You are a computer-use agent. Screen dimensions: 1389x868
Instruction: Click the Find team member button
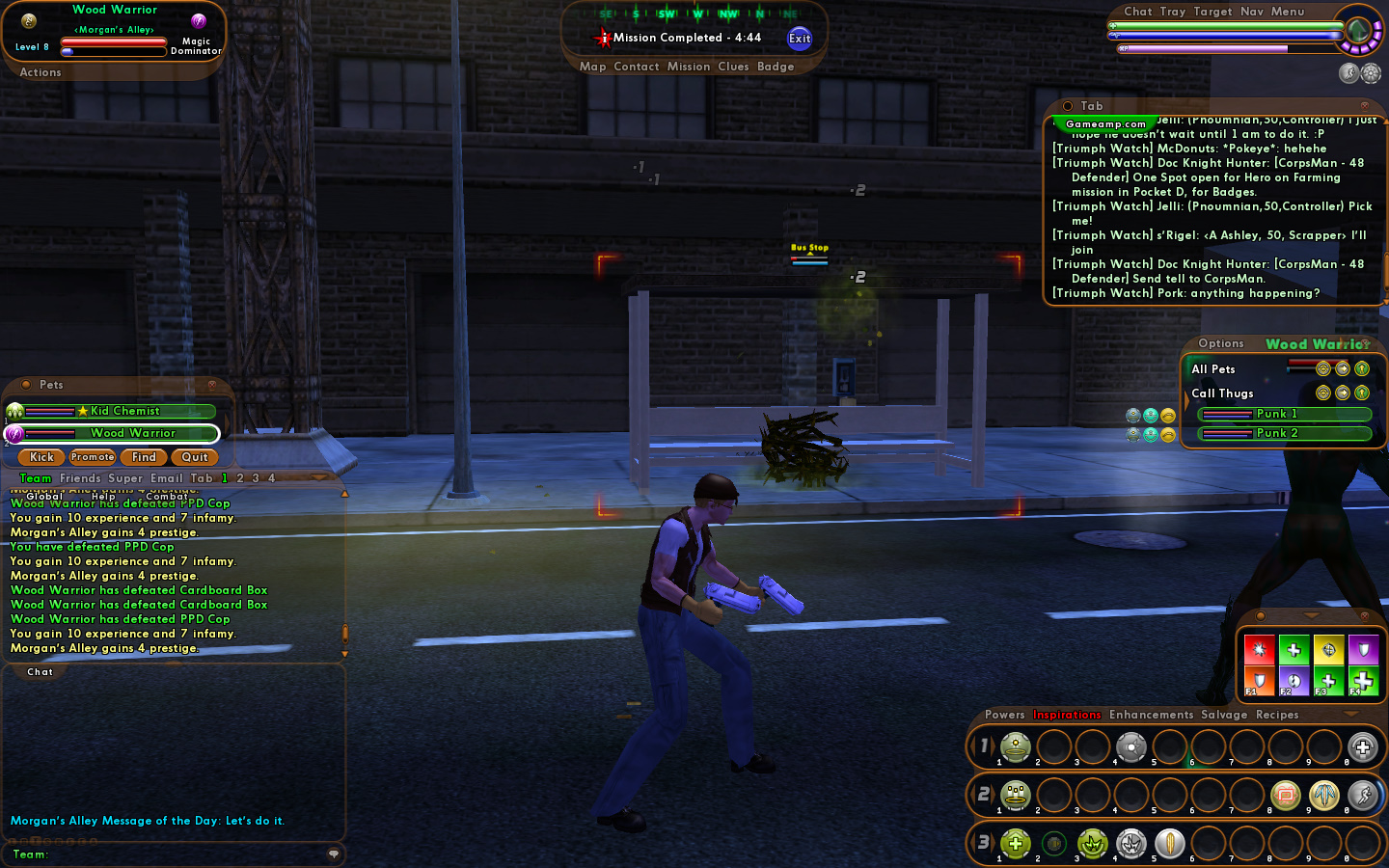coord(144,457)
